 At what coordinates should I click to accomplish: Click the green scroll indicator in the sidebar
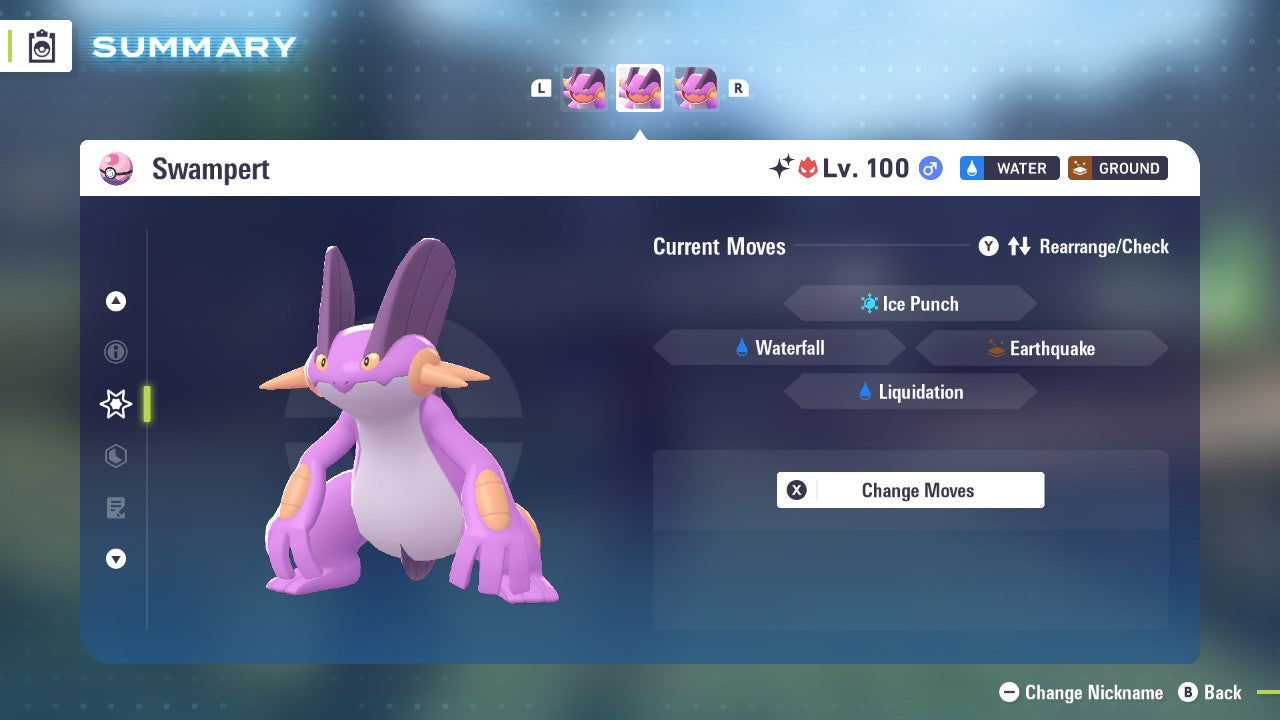(x=147, y=404)
